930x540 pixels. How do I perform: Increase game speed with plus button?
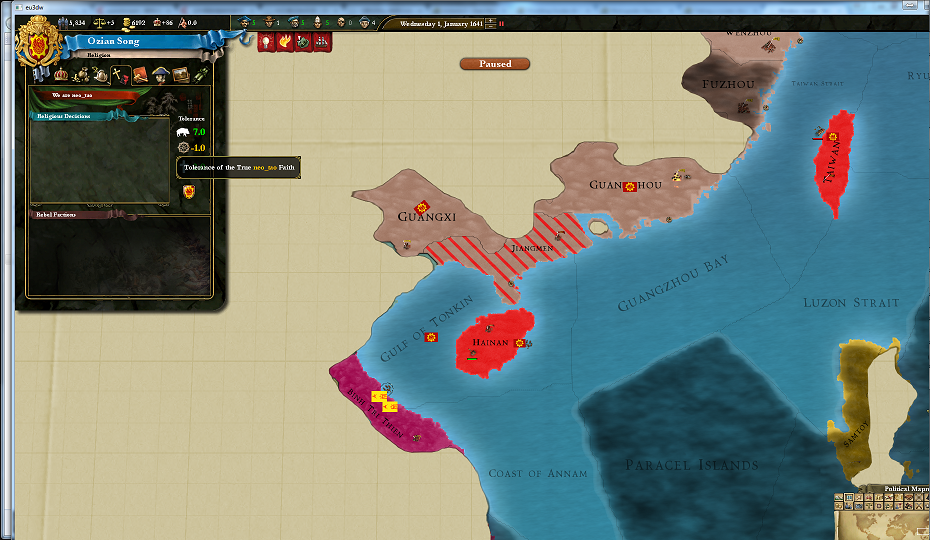(x=492, y=19)
